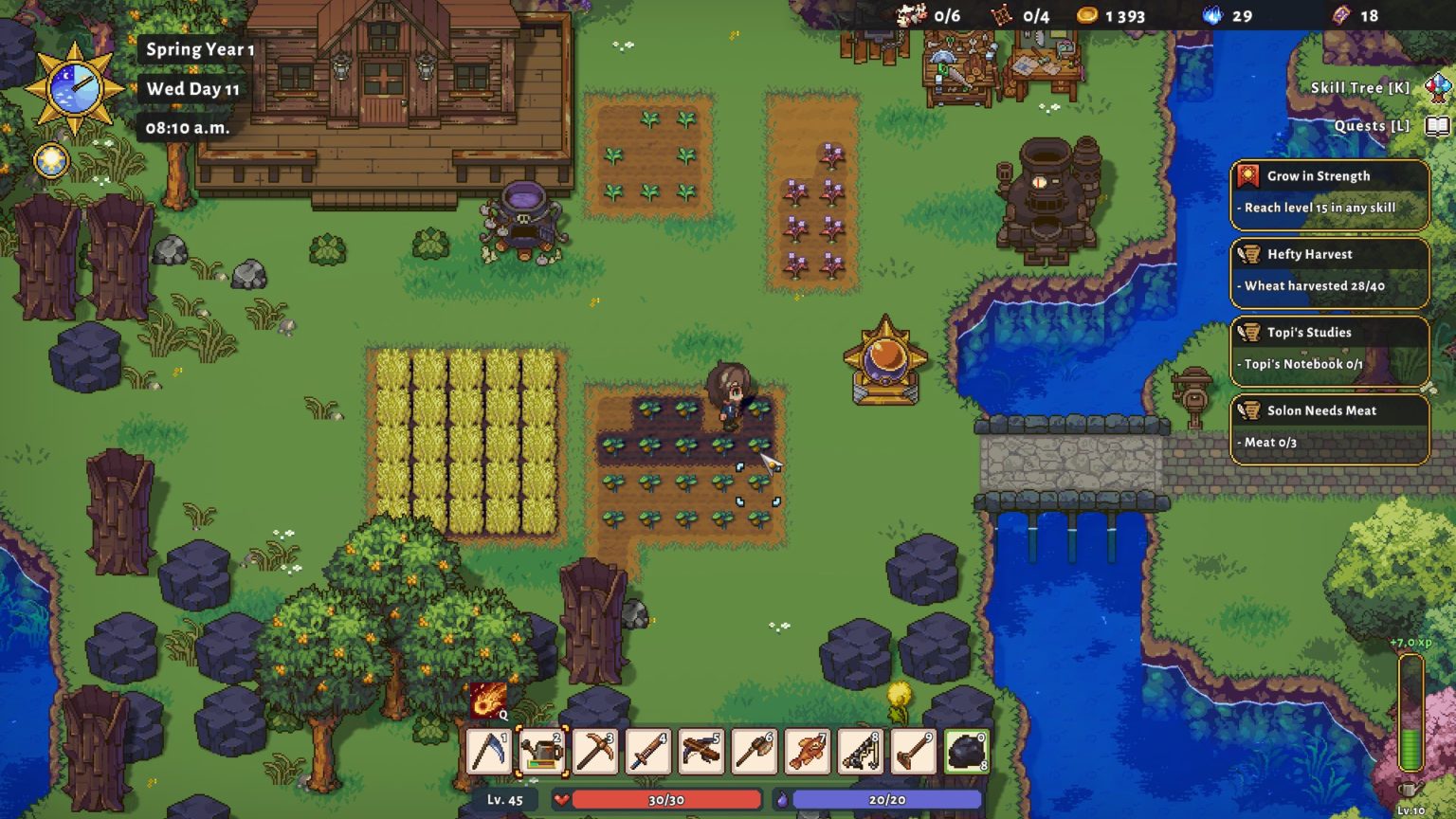Click the Solon Needs Meat quest
This screenshot has height=819, width=1456.
(1329, 428)
